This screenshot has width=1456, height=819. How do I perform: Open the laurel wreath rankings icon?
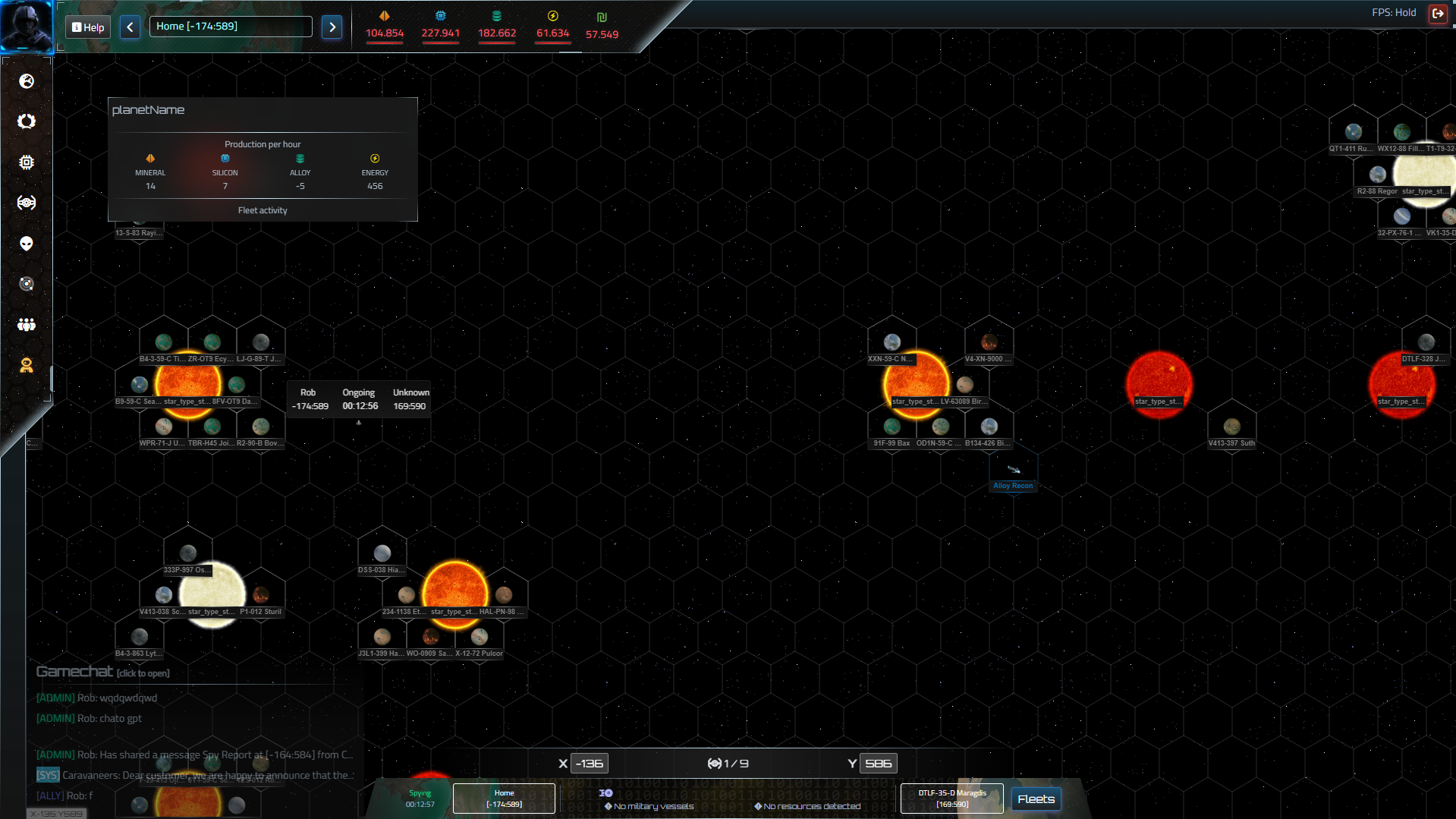pos(27,121)
